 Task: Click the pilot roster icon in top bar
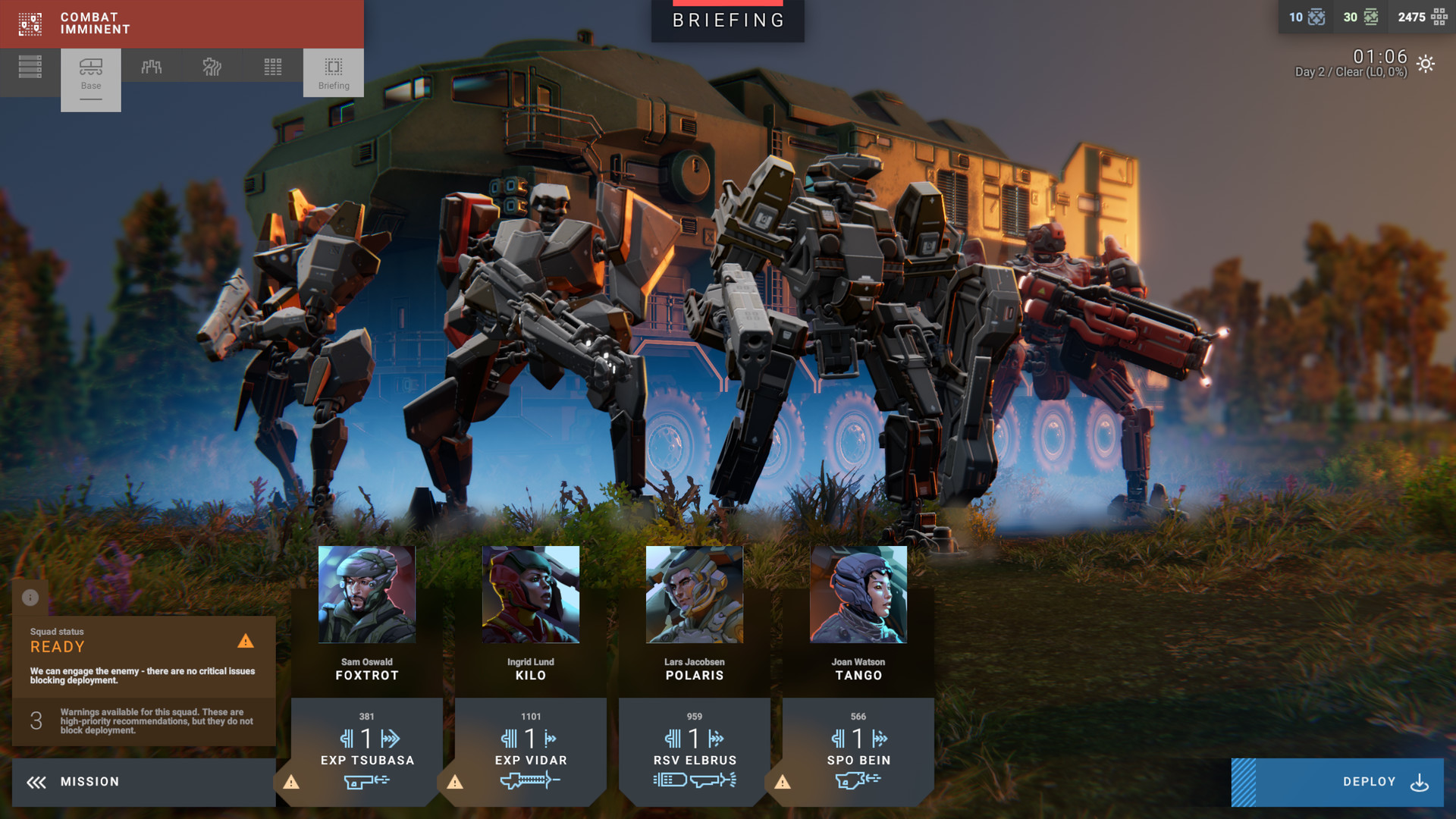pyautogui.click(x=212, y=67)
